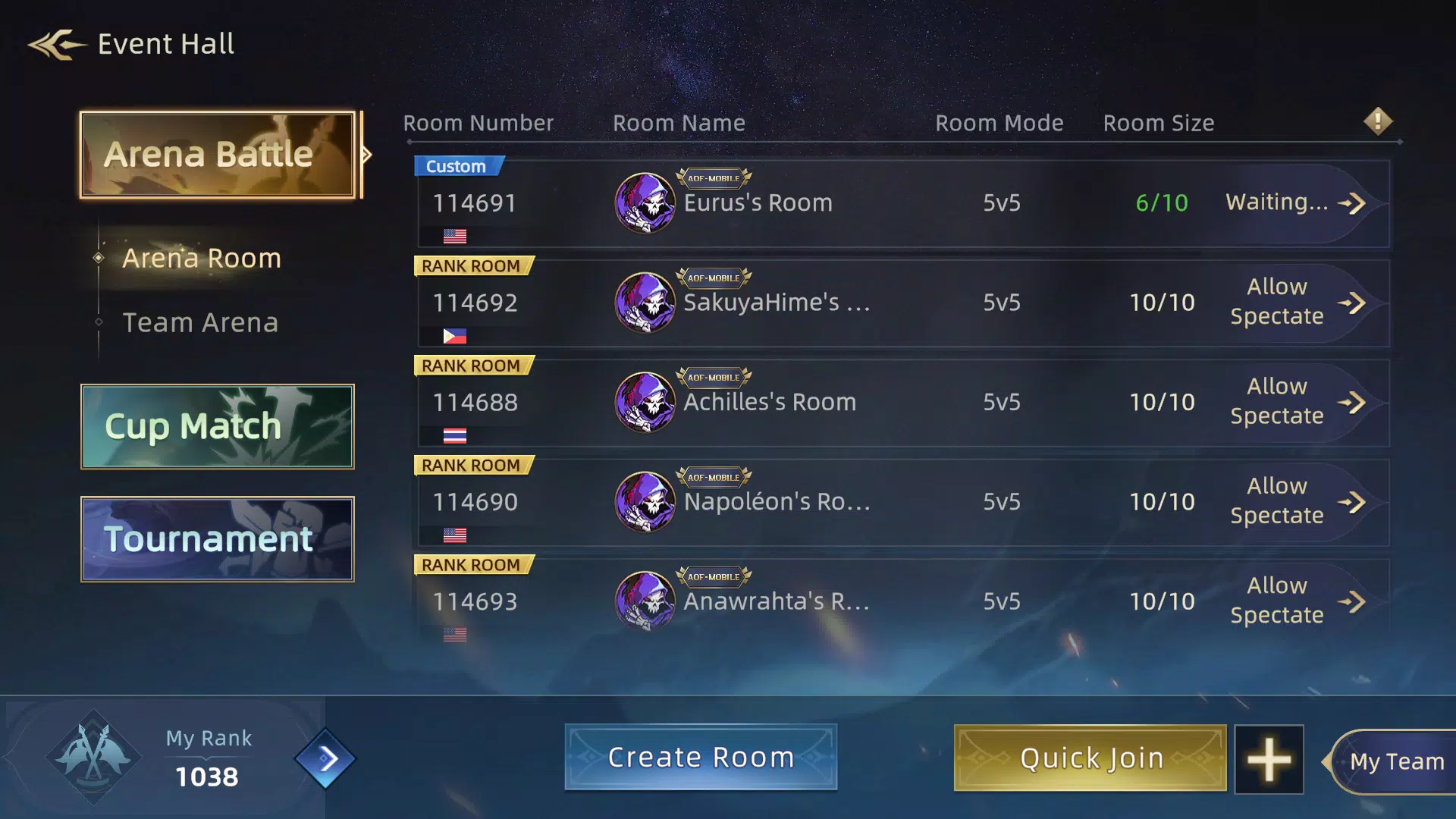
Task: Click SakuyaHime's Room avatar portrait
Action: (x=644, y=303)
